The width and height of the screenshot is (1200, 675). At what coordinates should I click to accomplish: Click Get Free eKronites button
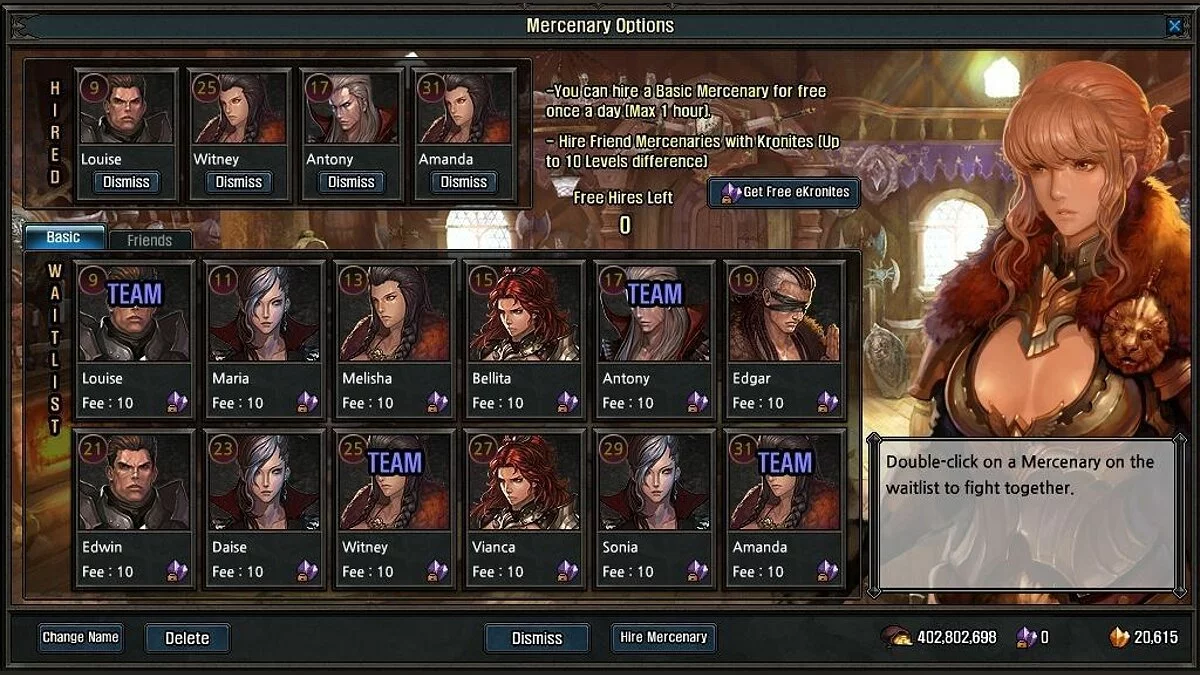pos(784,192)
